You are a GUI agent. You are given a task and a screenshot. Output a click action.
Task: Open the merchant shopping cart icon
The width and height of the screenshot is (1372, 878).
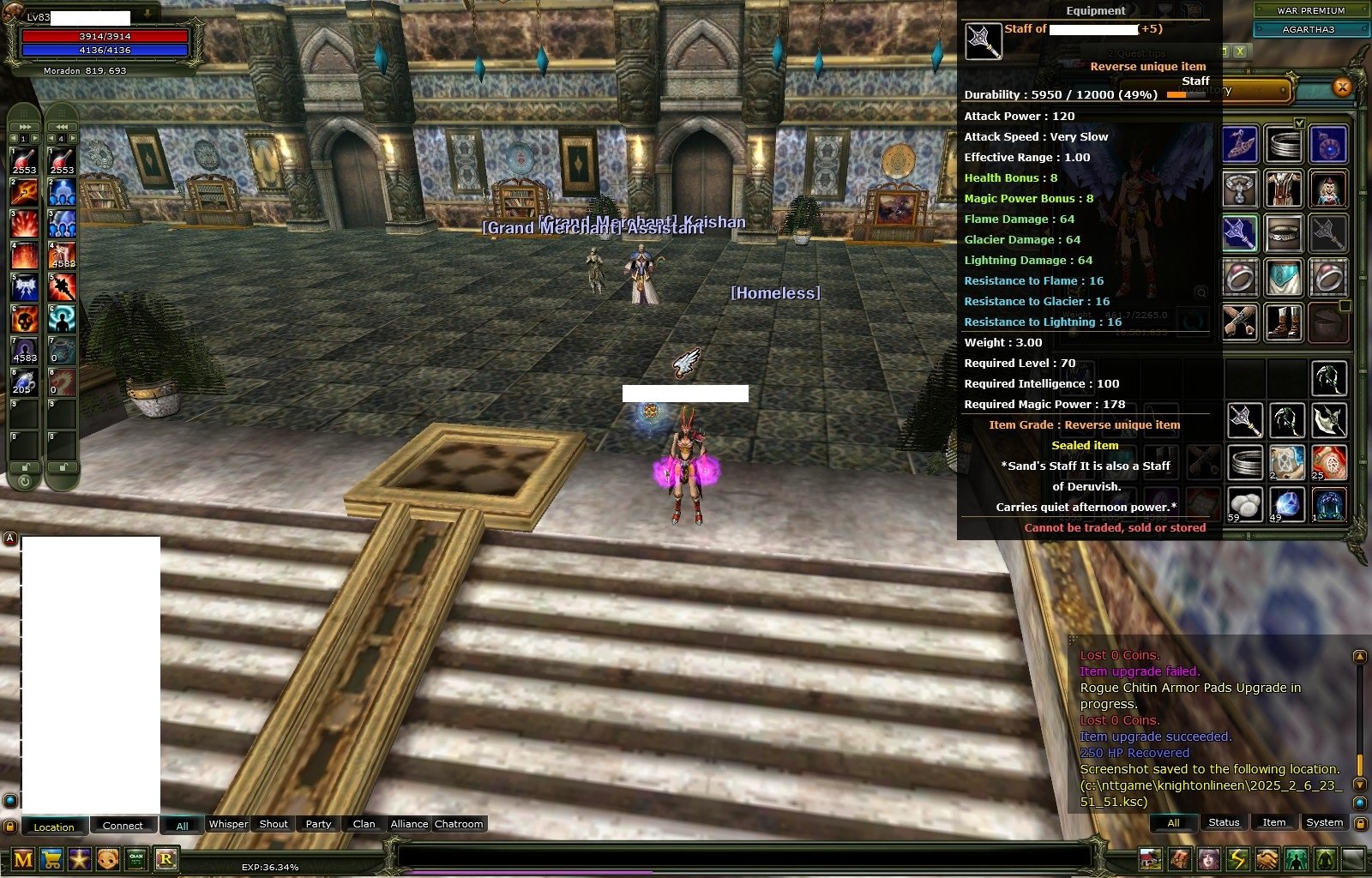pos(51,860)
